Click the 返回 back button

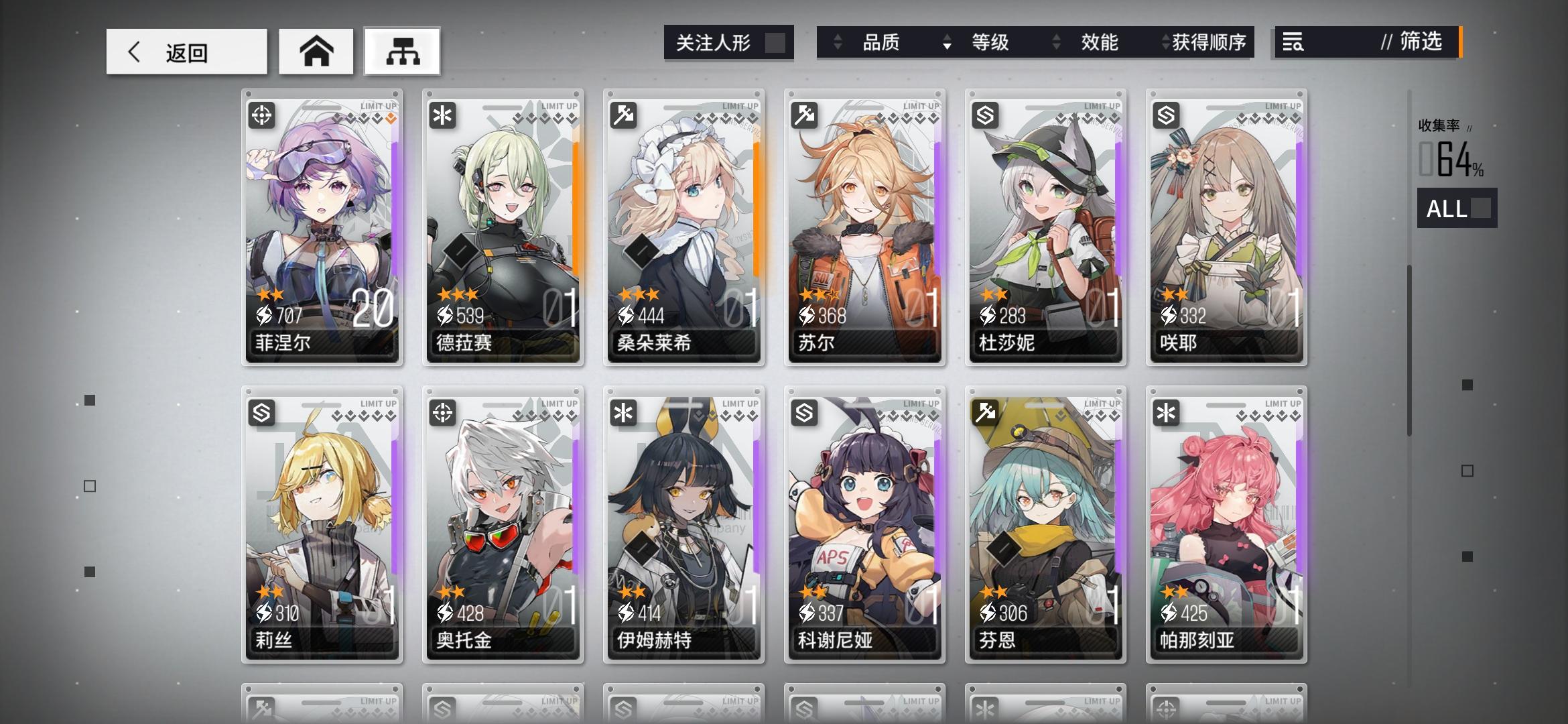pyautogui.click(x=188, y=51)
